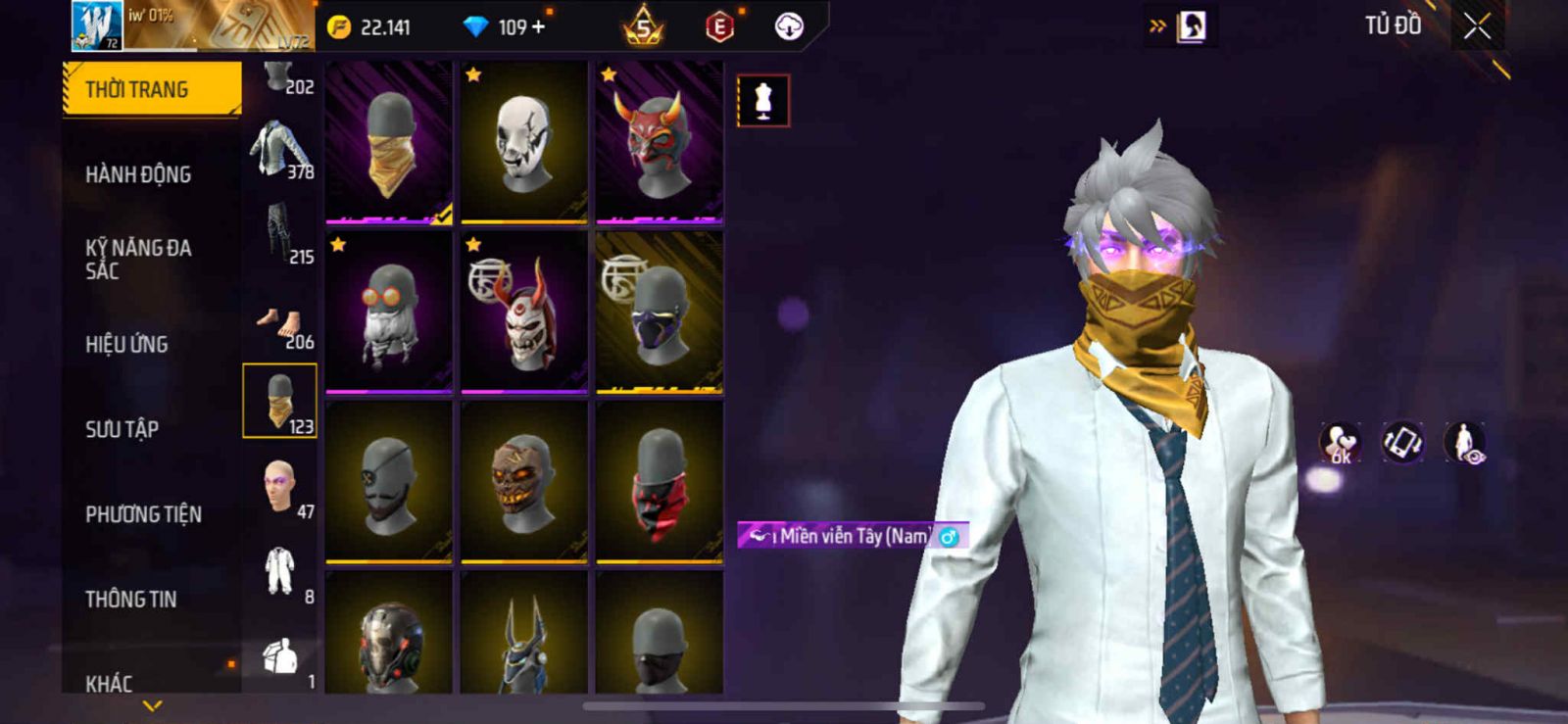Select the face paint category with 47
The image size is (1568, 724).
(x=279, y=486)
